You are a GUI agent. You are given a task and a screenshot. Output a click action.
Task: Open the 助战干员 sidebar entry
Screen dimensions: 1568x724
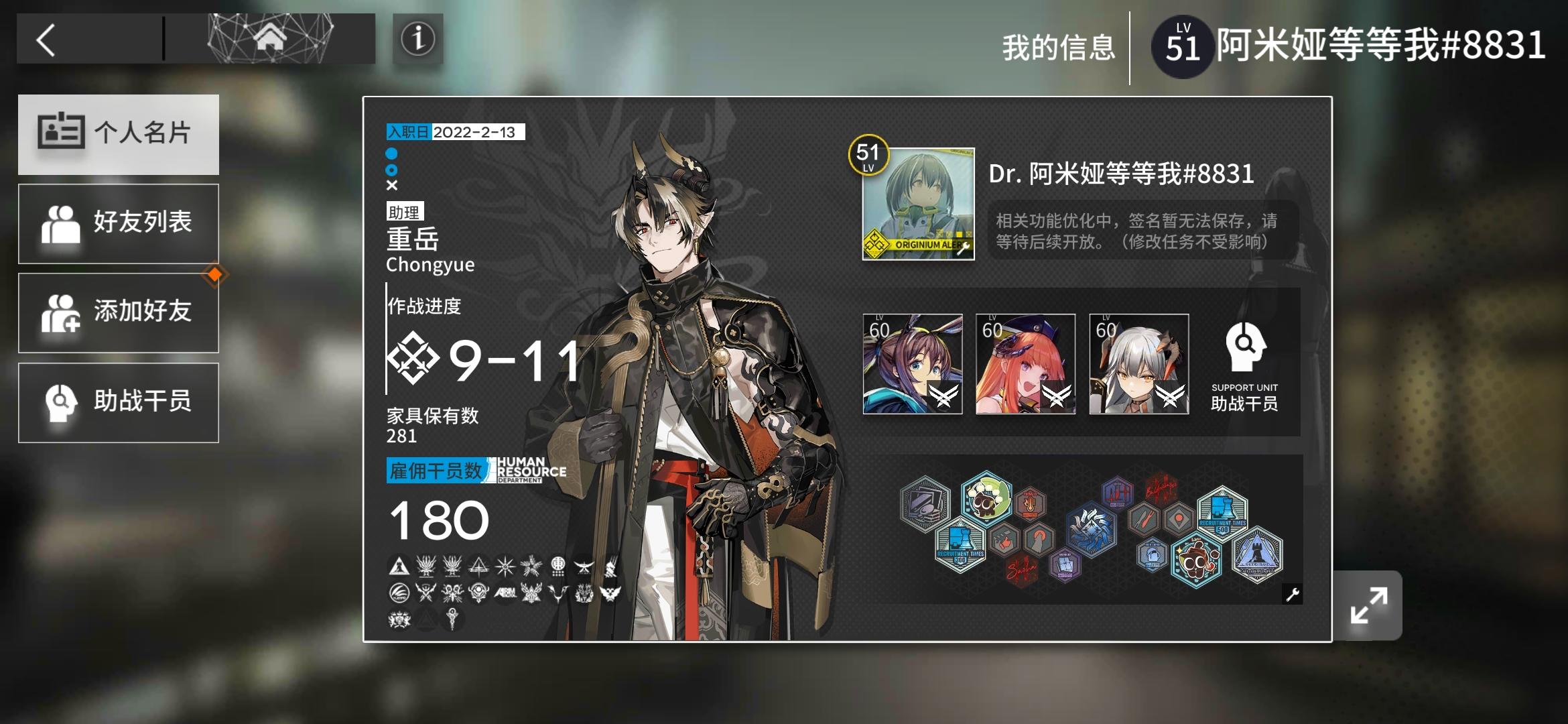(x=119, y=402)
